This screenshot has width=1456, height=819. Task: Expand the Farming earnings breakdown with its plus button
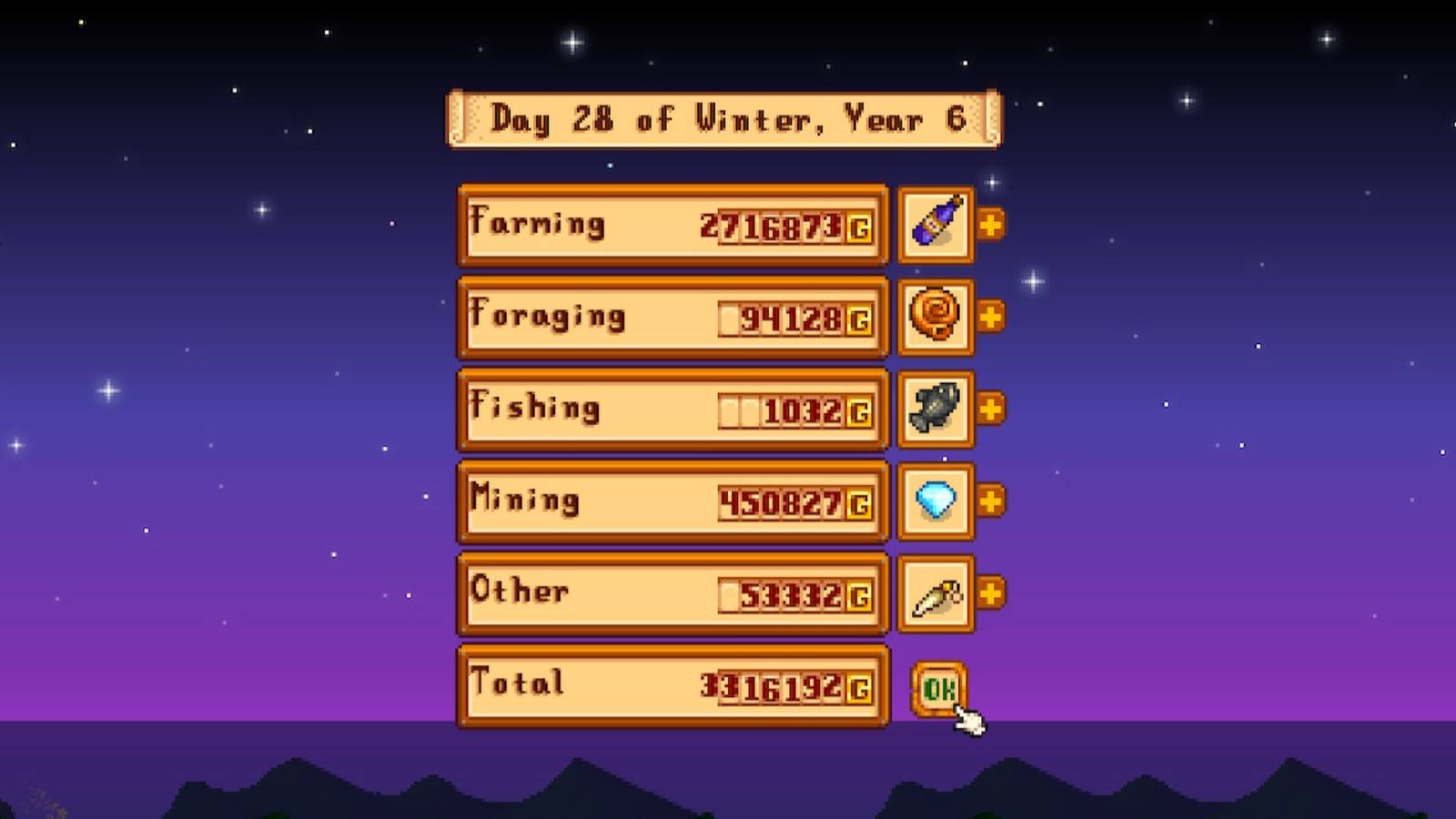991,225
